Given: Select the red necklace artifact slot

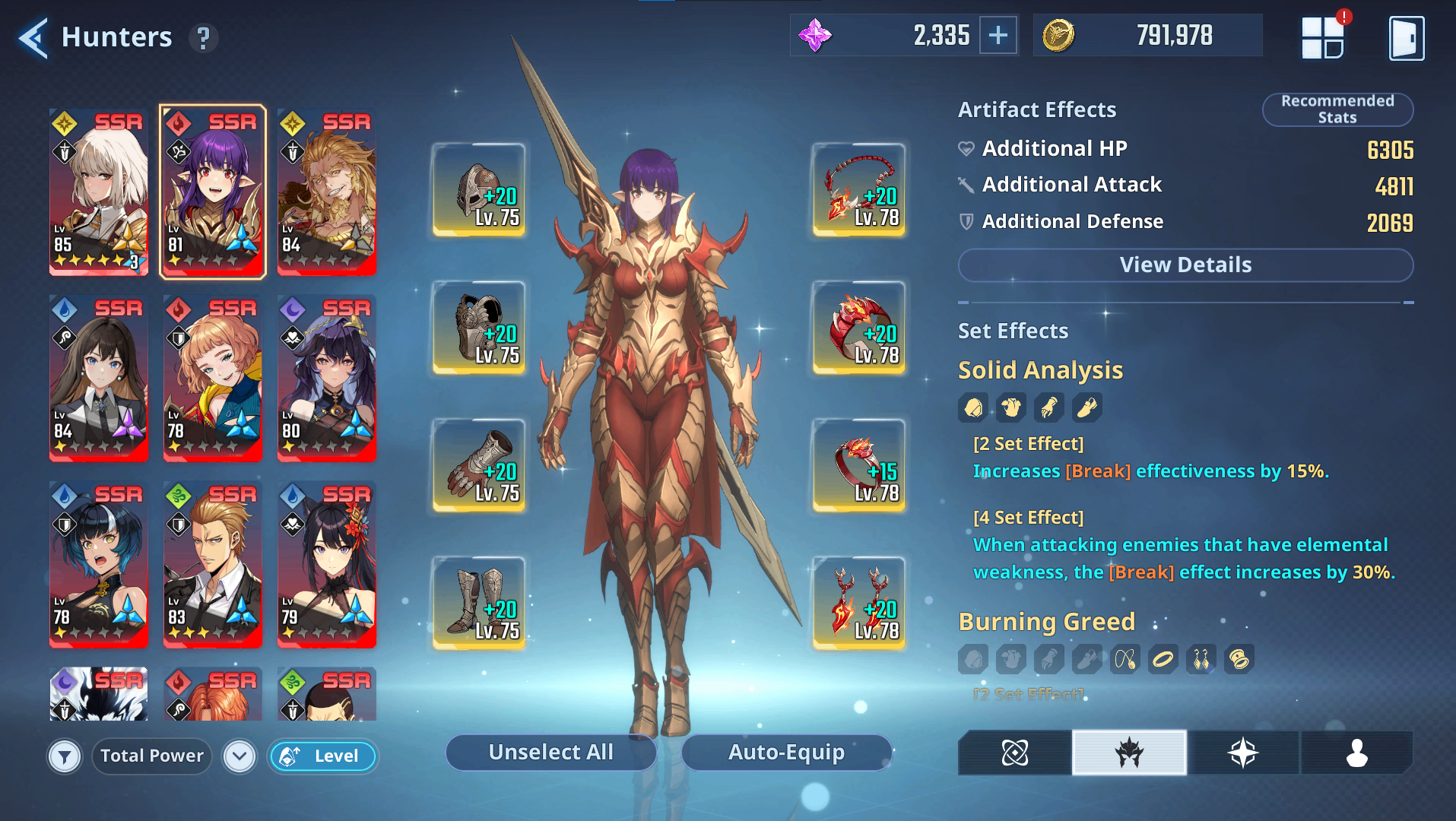Looking at the screenshot, I should (858, 190).
